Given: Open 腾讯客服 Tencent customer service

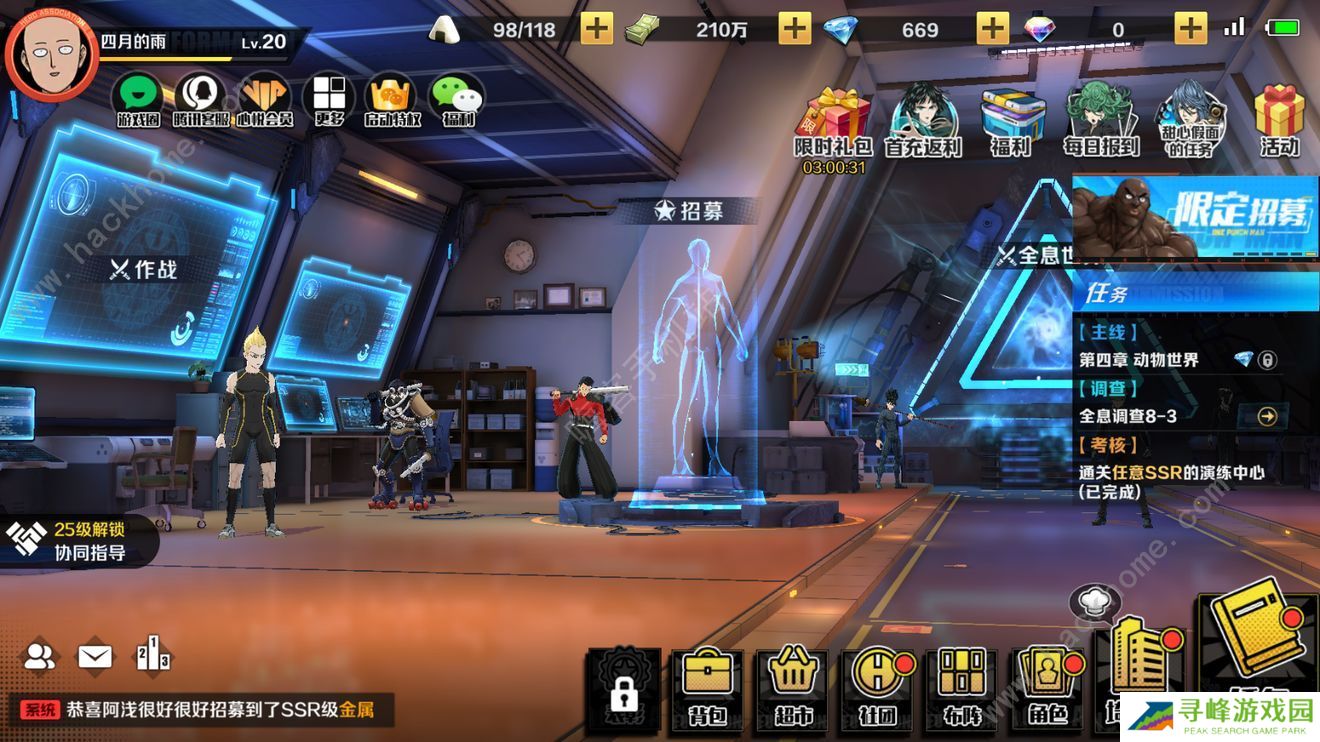Looking at the screenshot, I should 201,100.
